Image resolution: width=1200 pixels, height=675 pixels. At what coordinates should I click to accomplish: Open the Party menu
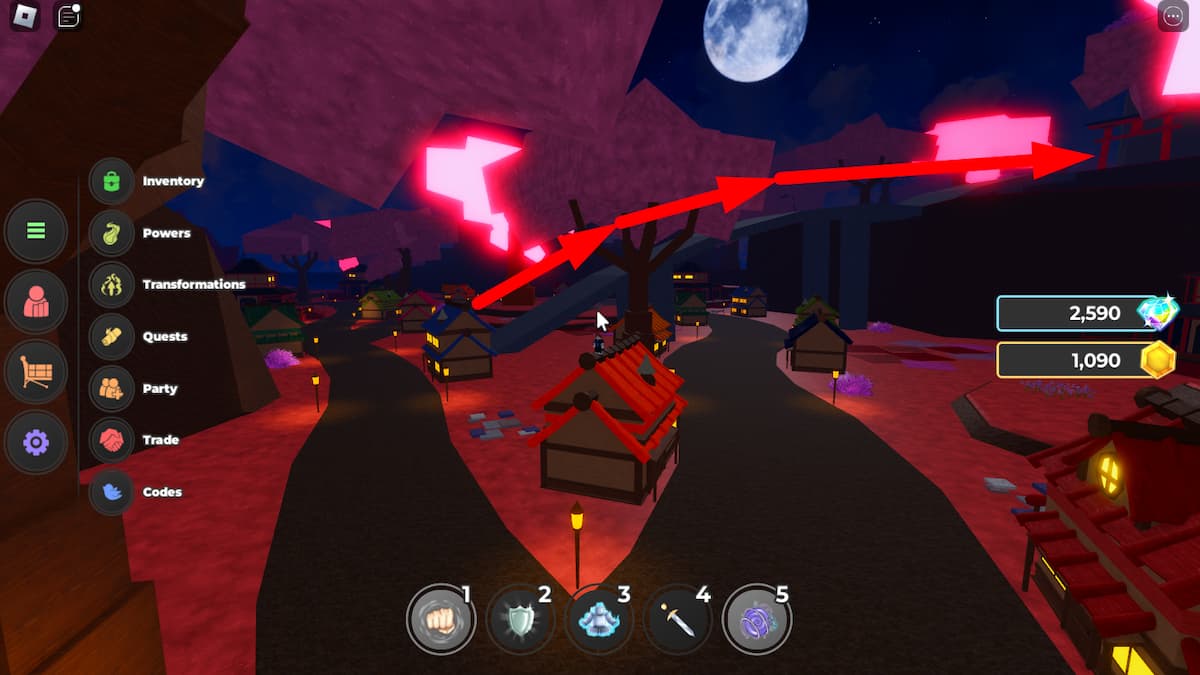click(x=111, y=389)
